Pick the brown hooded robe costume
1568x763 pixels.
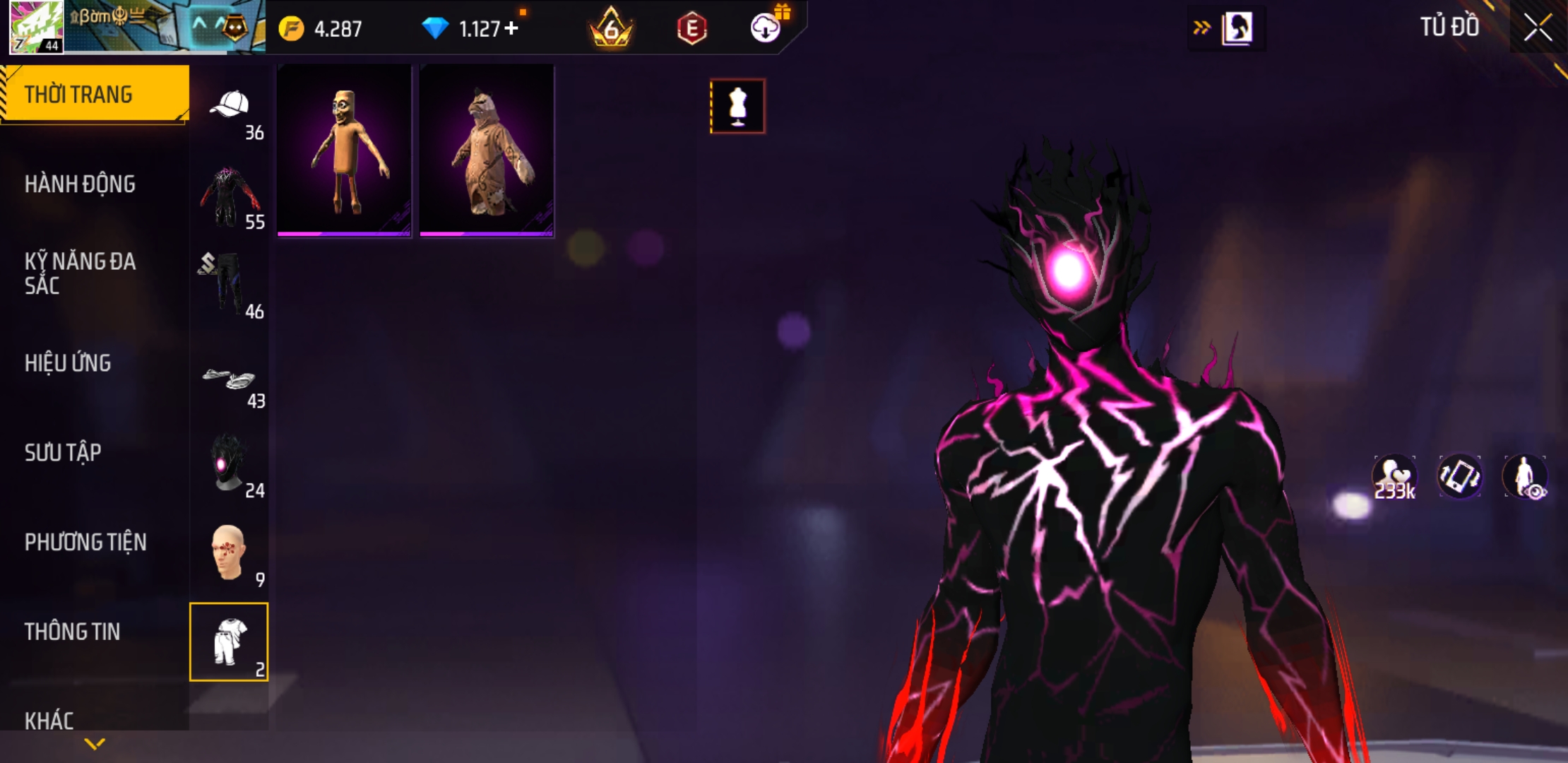click(x=487, y=150)
